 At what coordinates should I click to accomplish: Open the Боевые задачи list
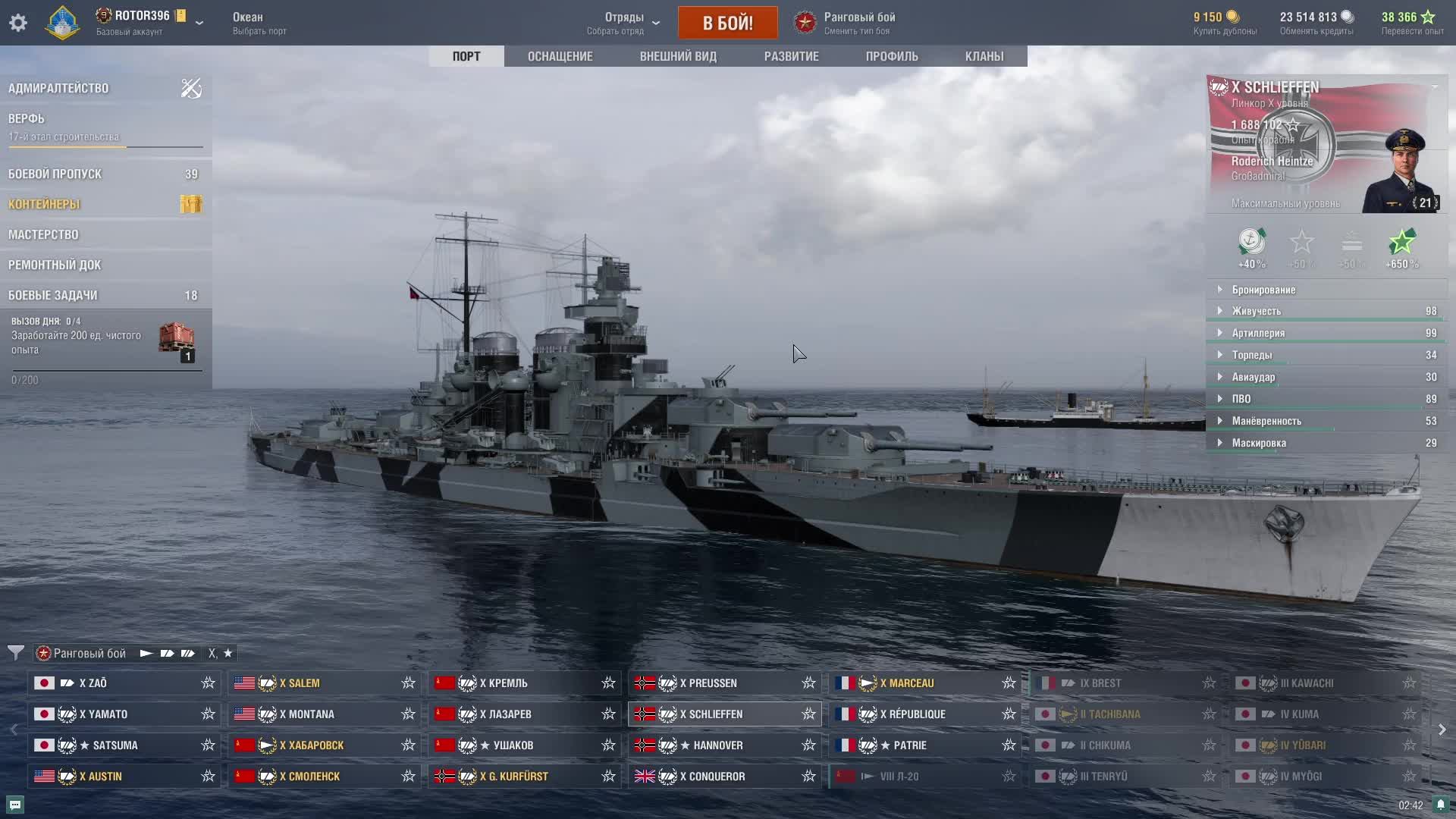53,295
